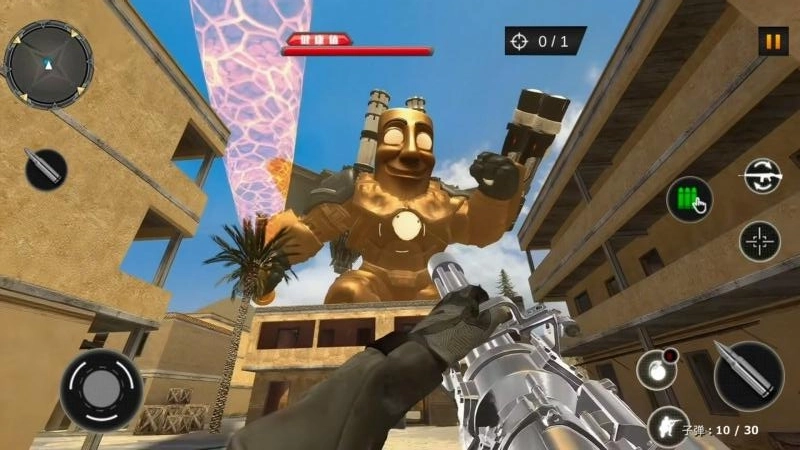The height and width of the screenshot is (450, 800).
Task: Fire with the large bullet button
Action: coord(749,374)
